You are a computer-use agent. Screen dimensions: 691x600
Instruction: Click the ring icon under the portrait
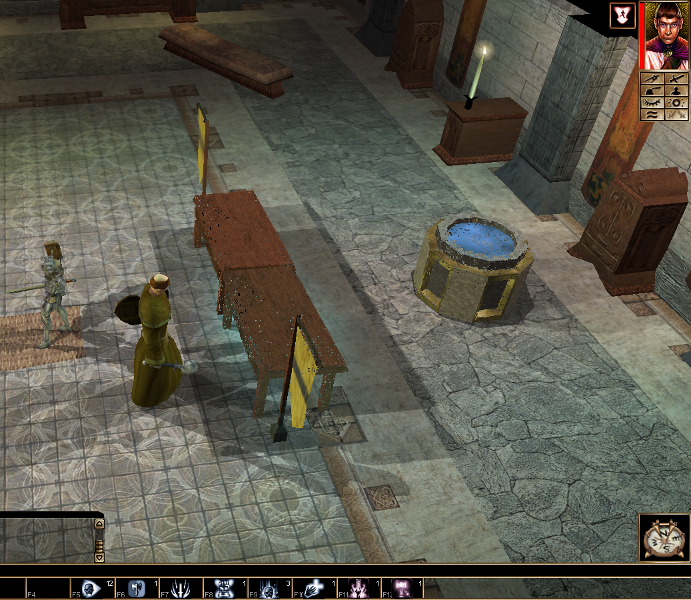click(x=677, y=102)
